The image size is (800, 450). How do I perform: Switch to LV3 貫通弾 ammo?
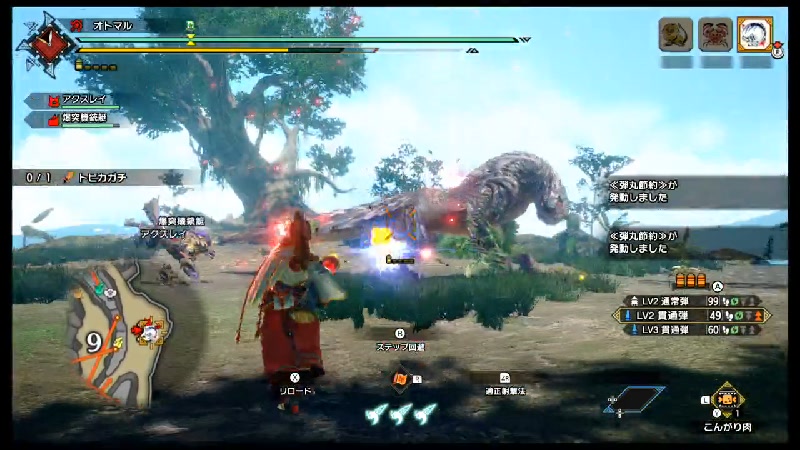tap(688, 329)
